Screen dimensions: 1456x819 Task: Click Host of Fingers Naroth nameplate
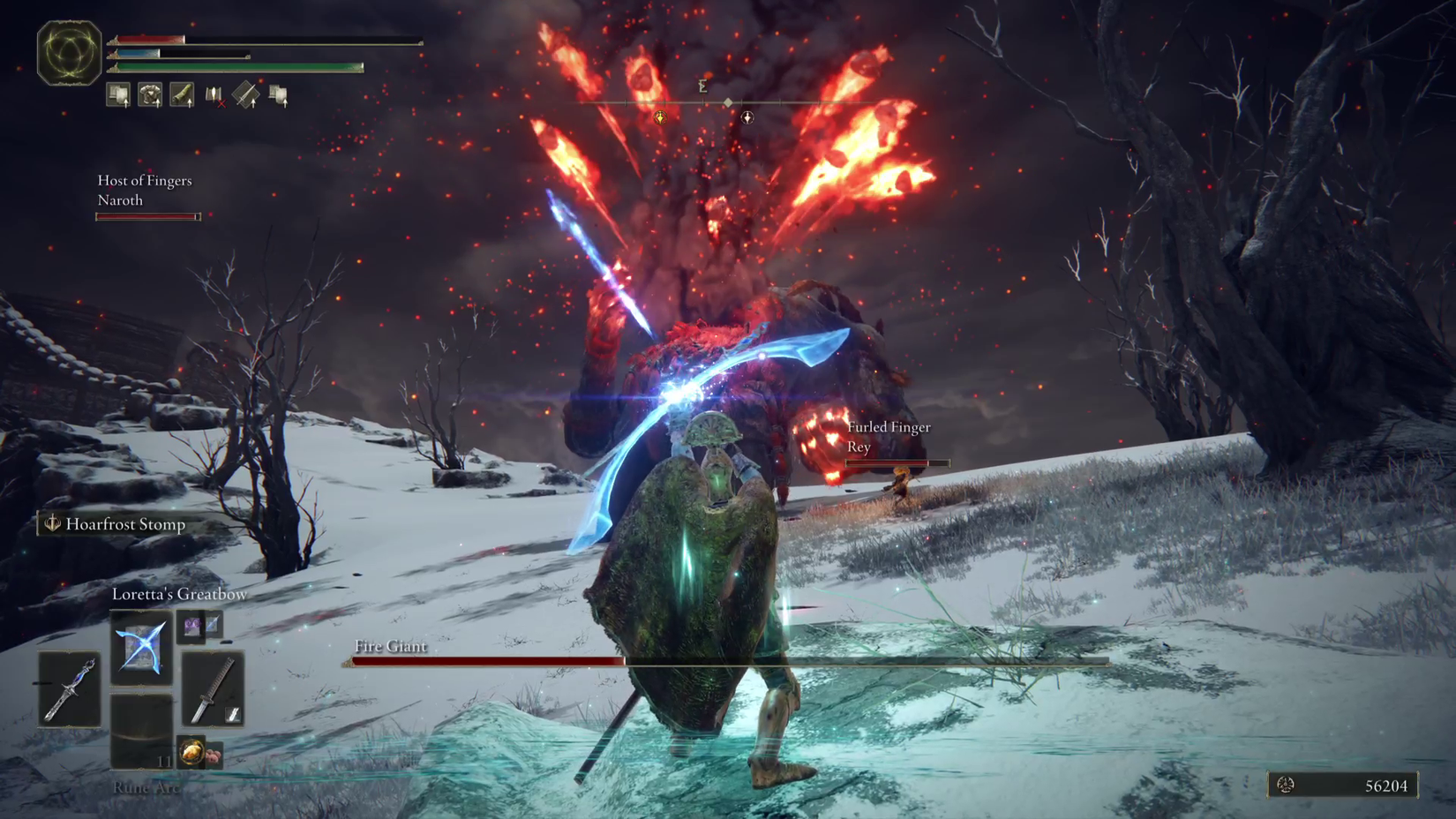(x=144, y=190)
